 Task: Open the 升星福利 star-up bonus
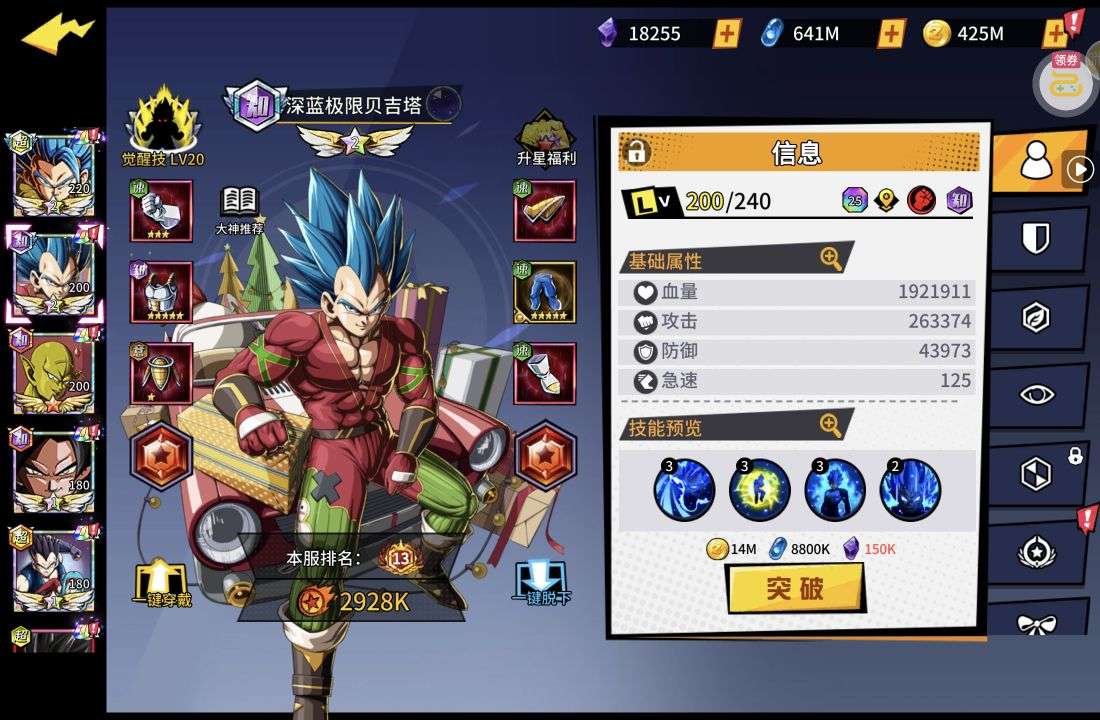545,137
